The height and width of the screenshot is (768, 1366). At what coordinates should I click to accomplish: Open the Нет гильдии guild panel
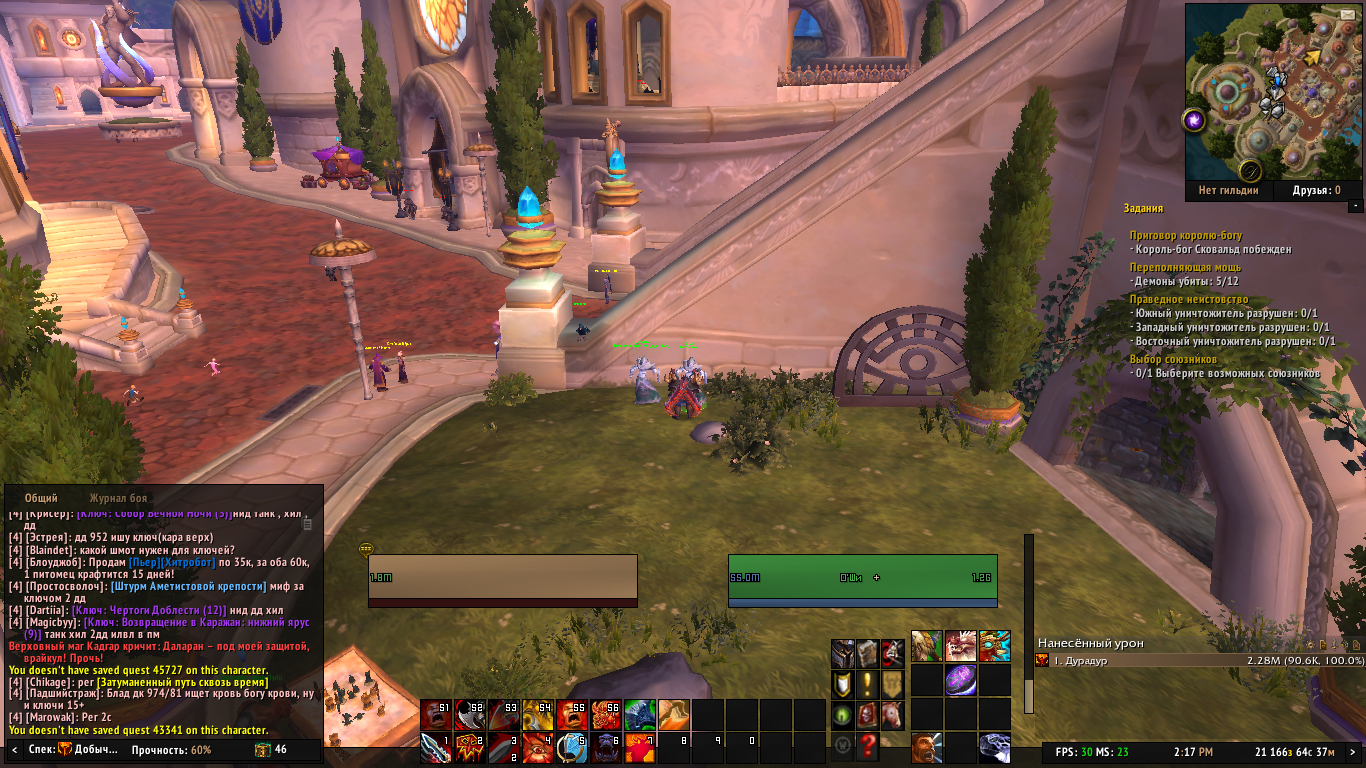tap(1228, 190)
